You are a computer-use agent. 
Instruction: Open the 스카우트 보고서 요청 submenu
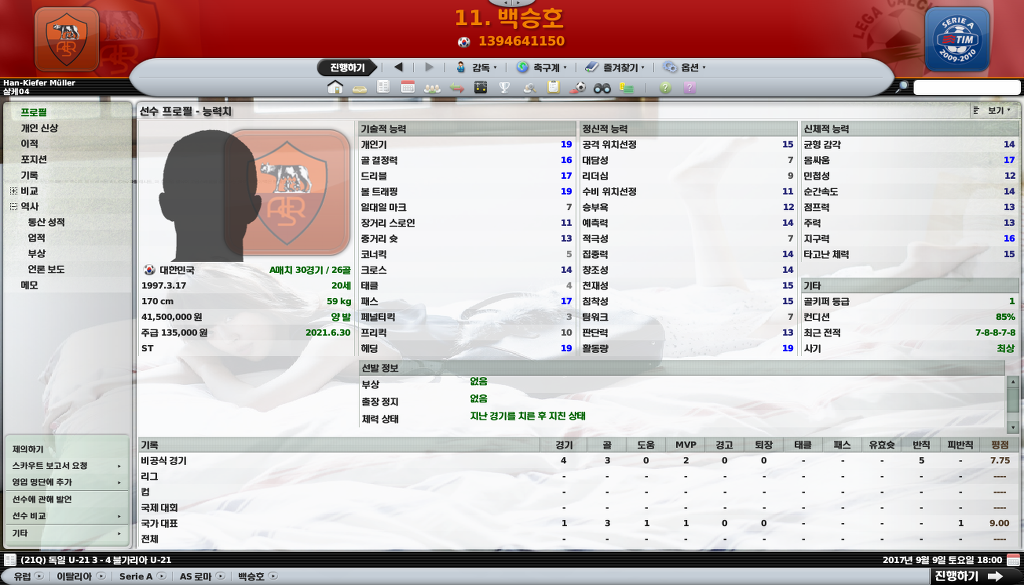50,466
